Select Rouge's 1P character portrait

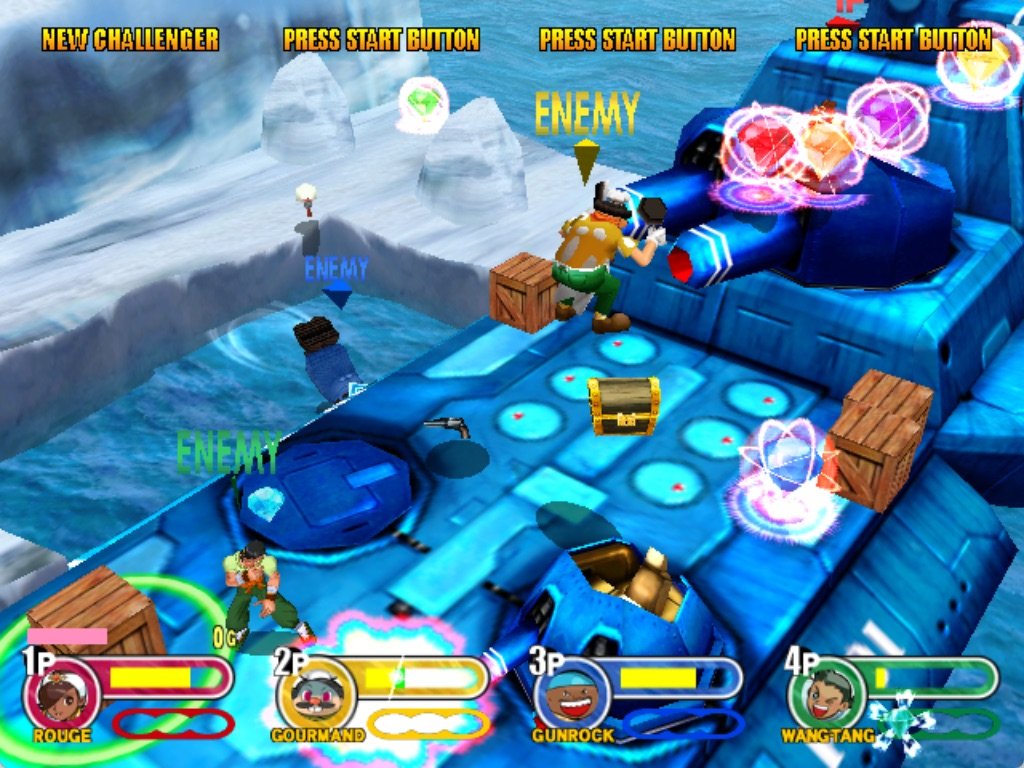[60, 695]
